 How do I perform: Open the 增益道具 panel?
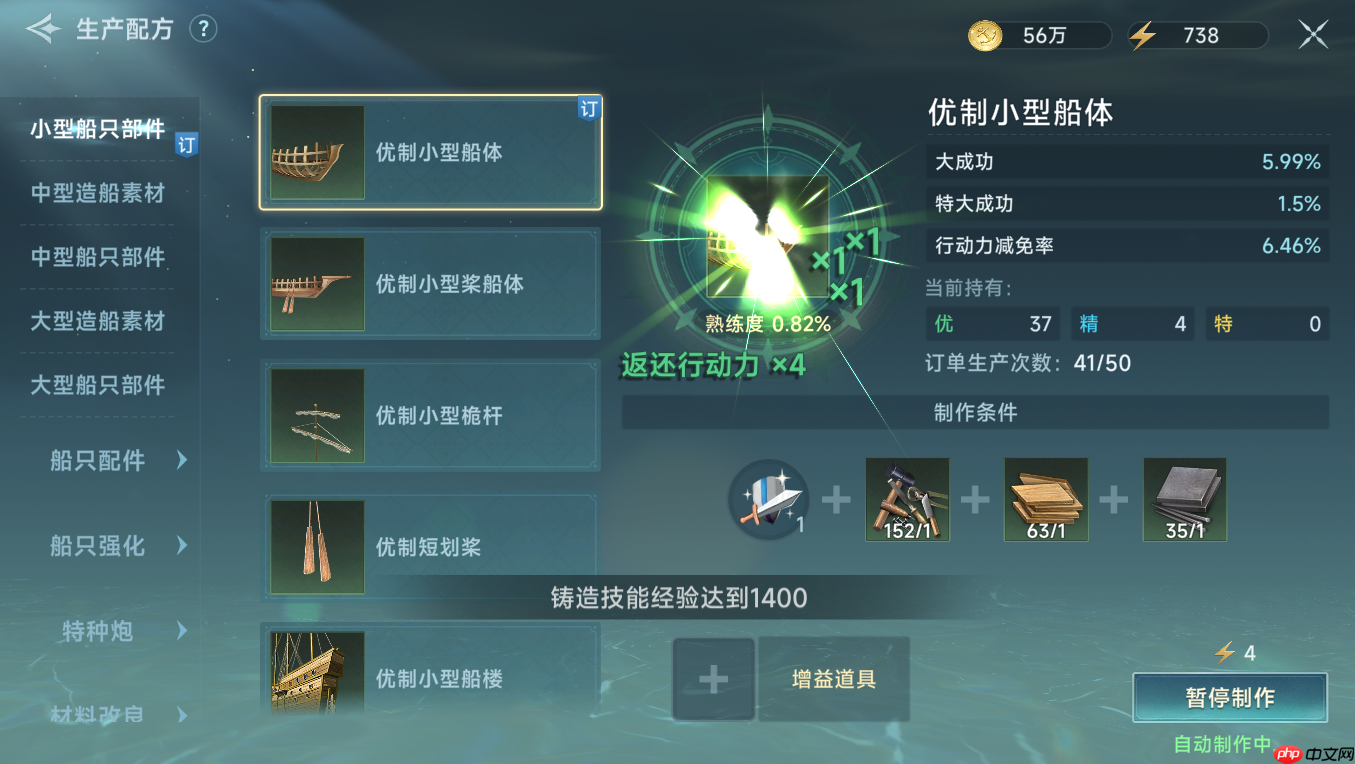(833, 679)
